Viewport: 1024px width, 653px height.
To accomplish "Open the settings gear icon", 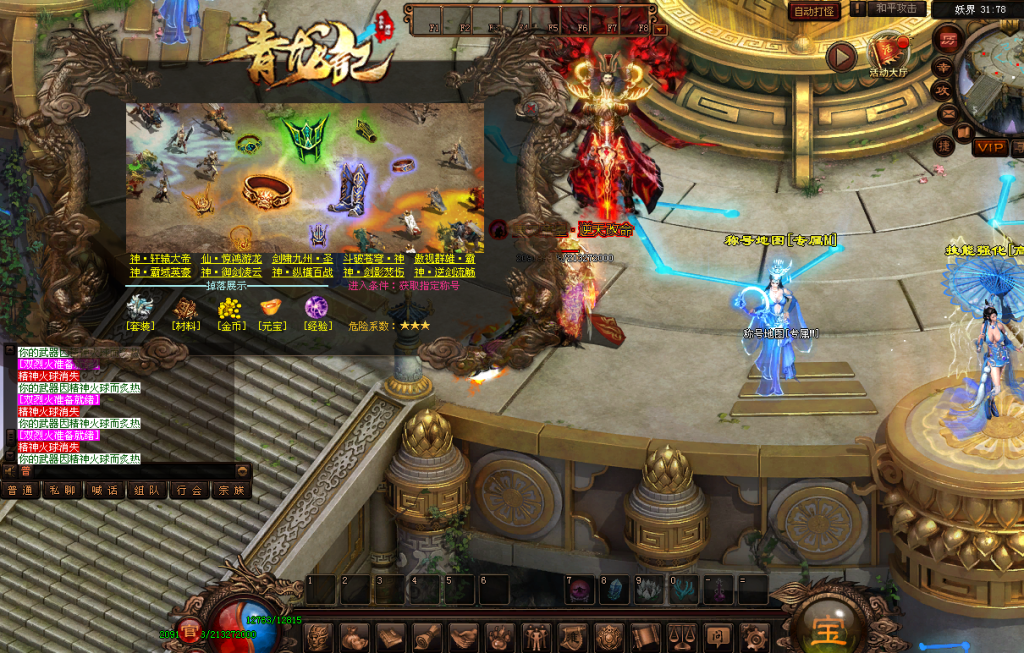I will point(754,636).
